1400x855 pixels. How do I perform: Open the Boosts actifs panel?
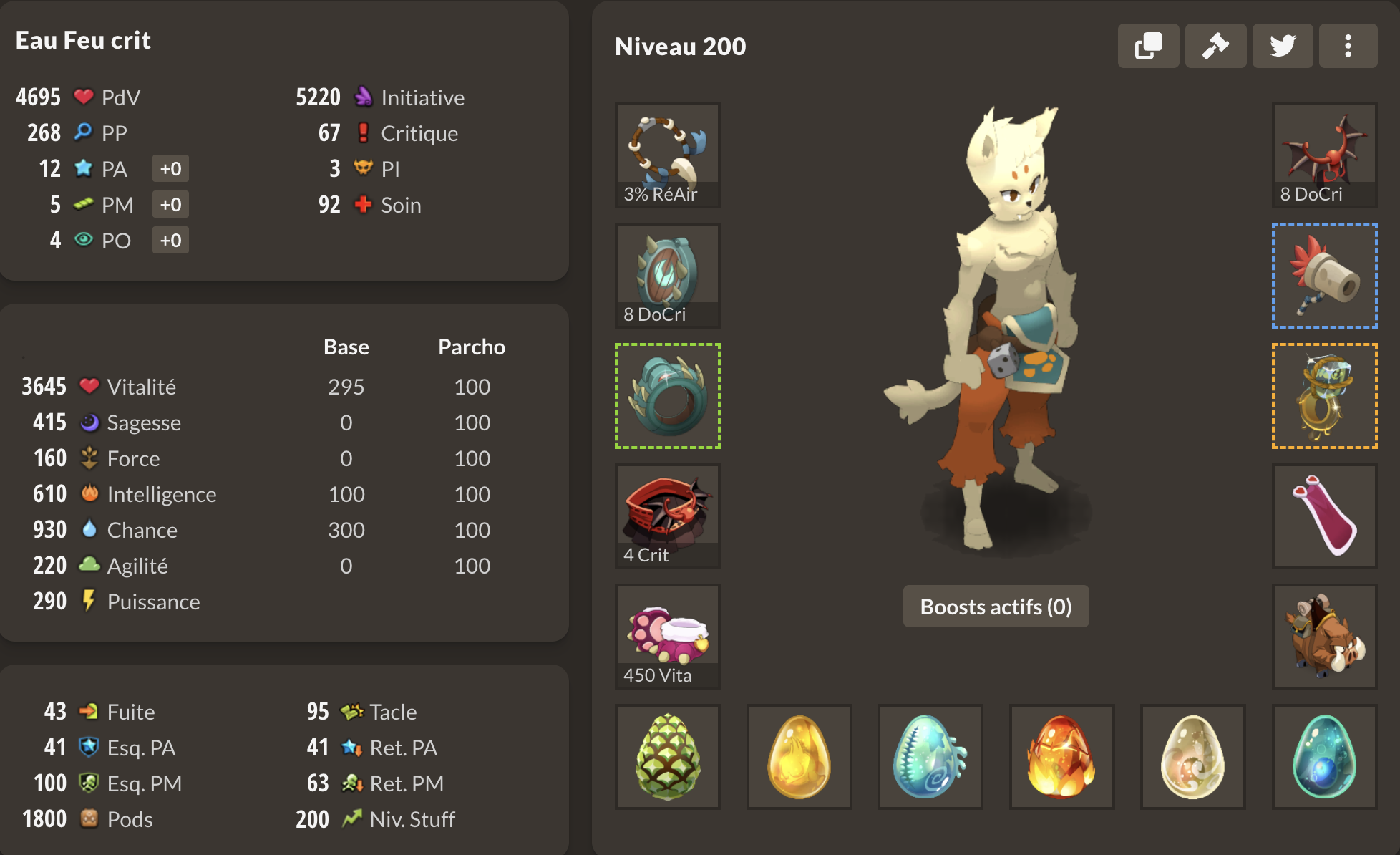pyautogui.click(x=996, y=607)
